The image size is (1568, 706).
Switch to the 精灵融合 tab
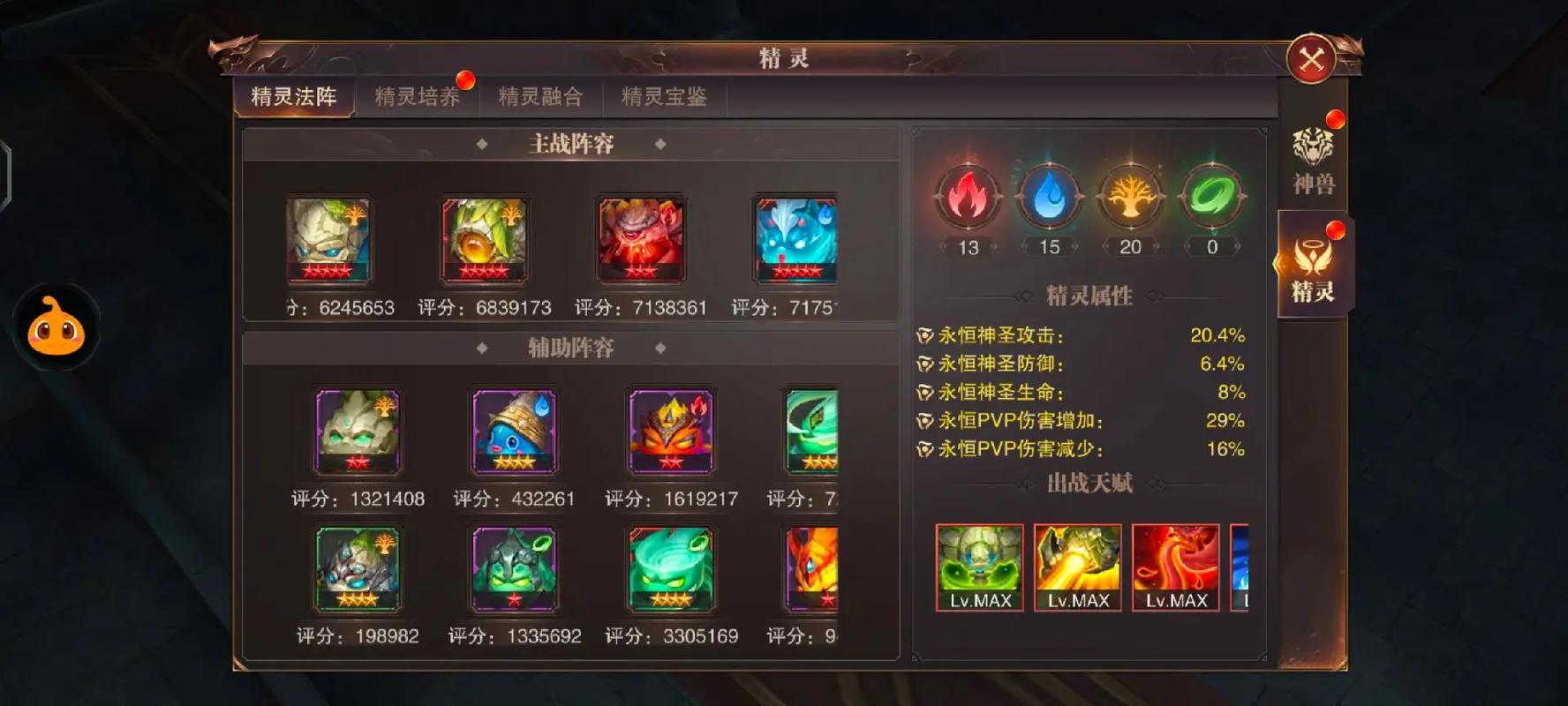coord(541,97)
